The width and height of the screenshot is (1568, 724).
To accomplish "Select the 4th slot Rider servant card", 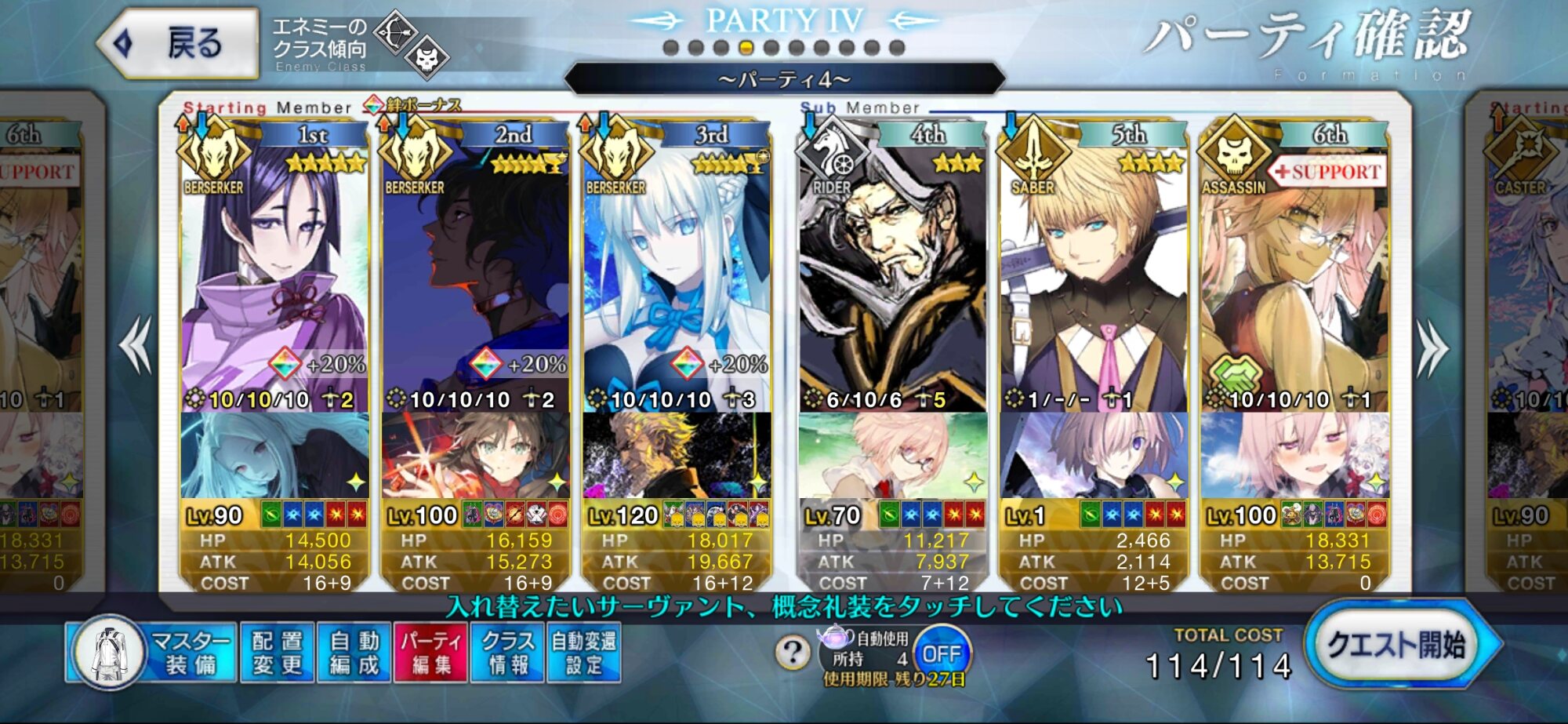I will click(x=892, y=275).
